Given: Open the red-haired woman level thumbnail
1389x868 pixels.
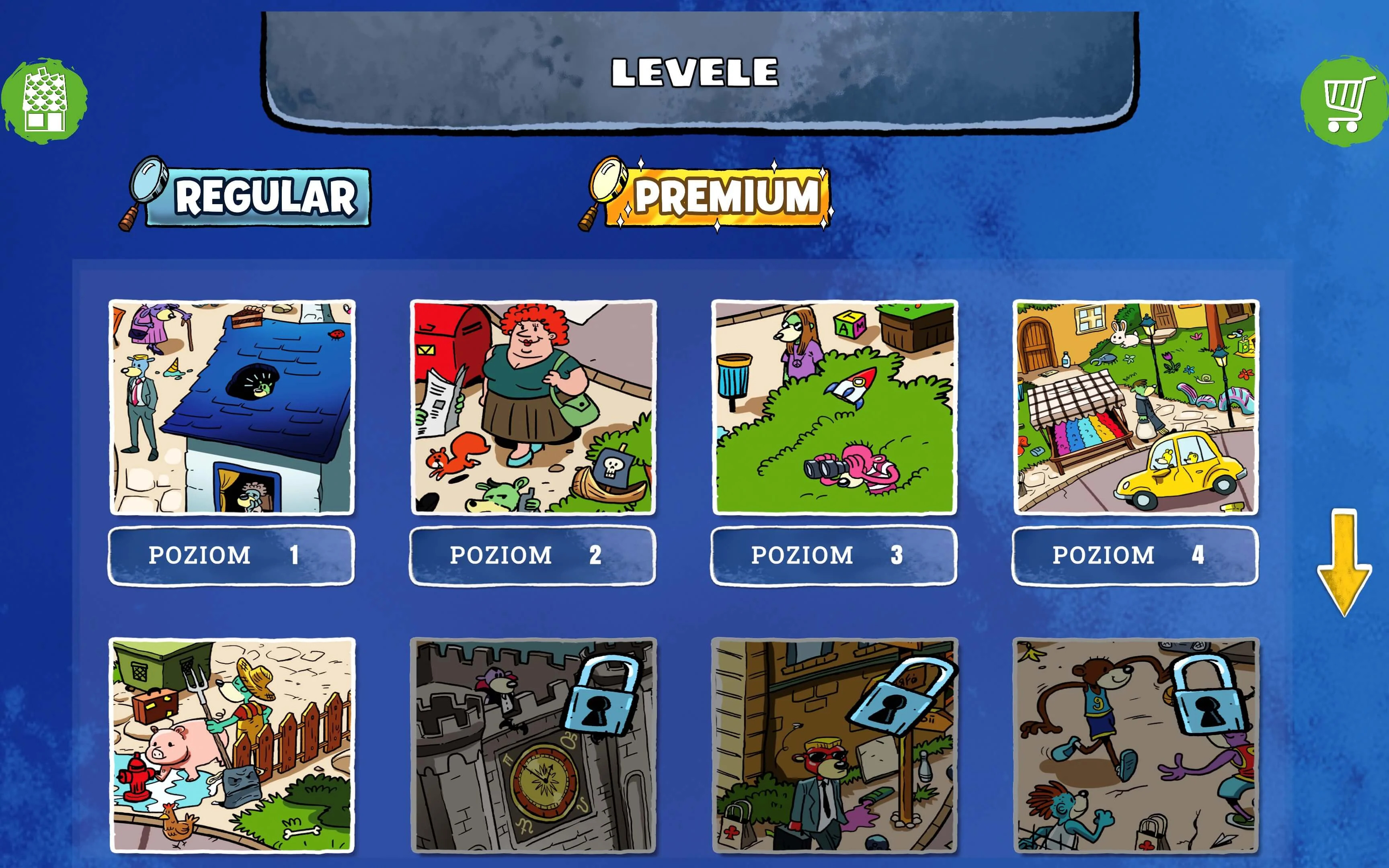Looking at the screenshot, I should click(533, 407).
